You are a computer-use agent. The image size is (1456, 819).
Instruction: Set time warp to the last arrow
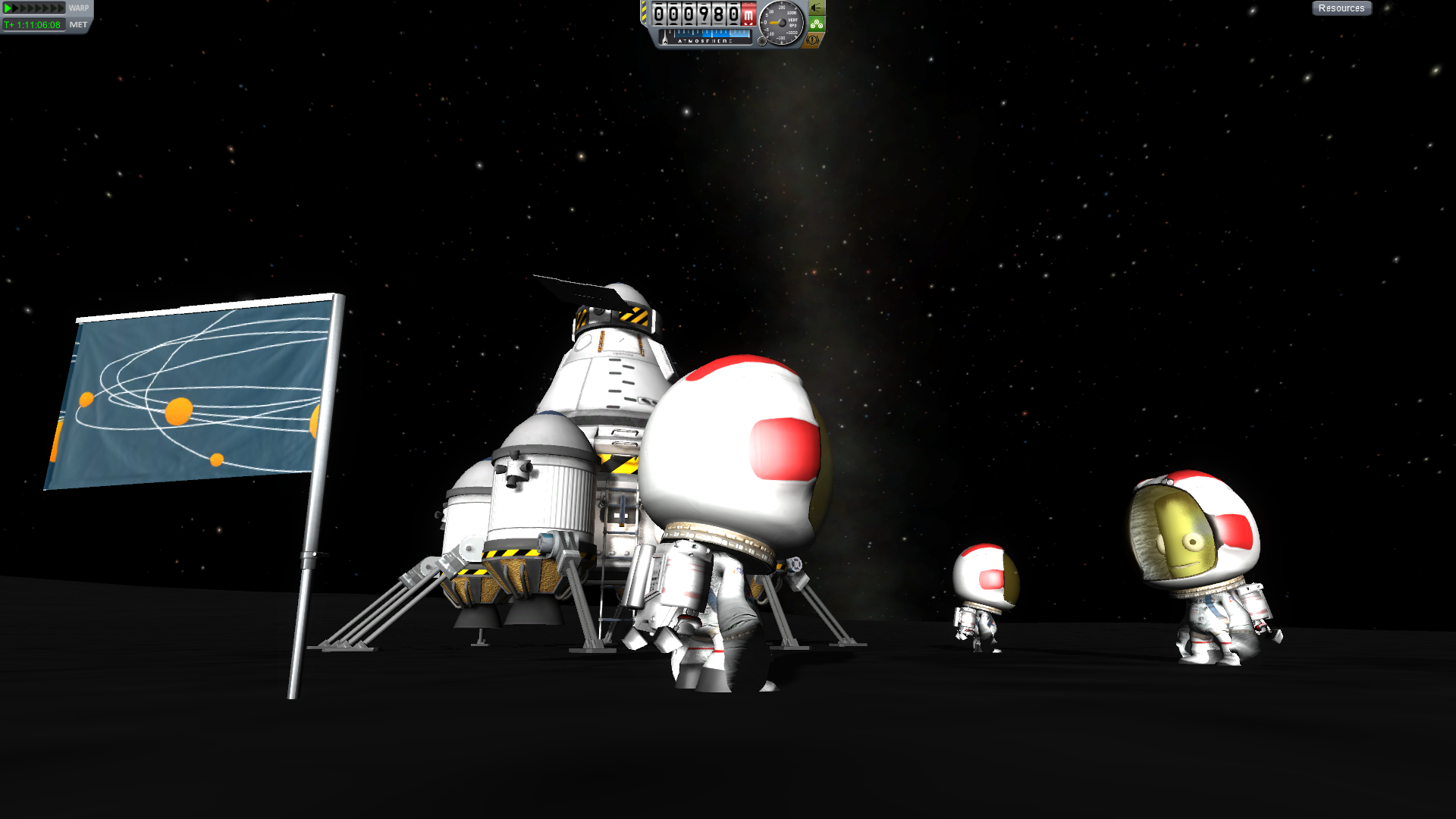point(61,8)
